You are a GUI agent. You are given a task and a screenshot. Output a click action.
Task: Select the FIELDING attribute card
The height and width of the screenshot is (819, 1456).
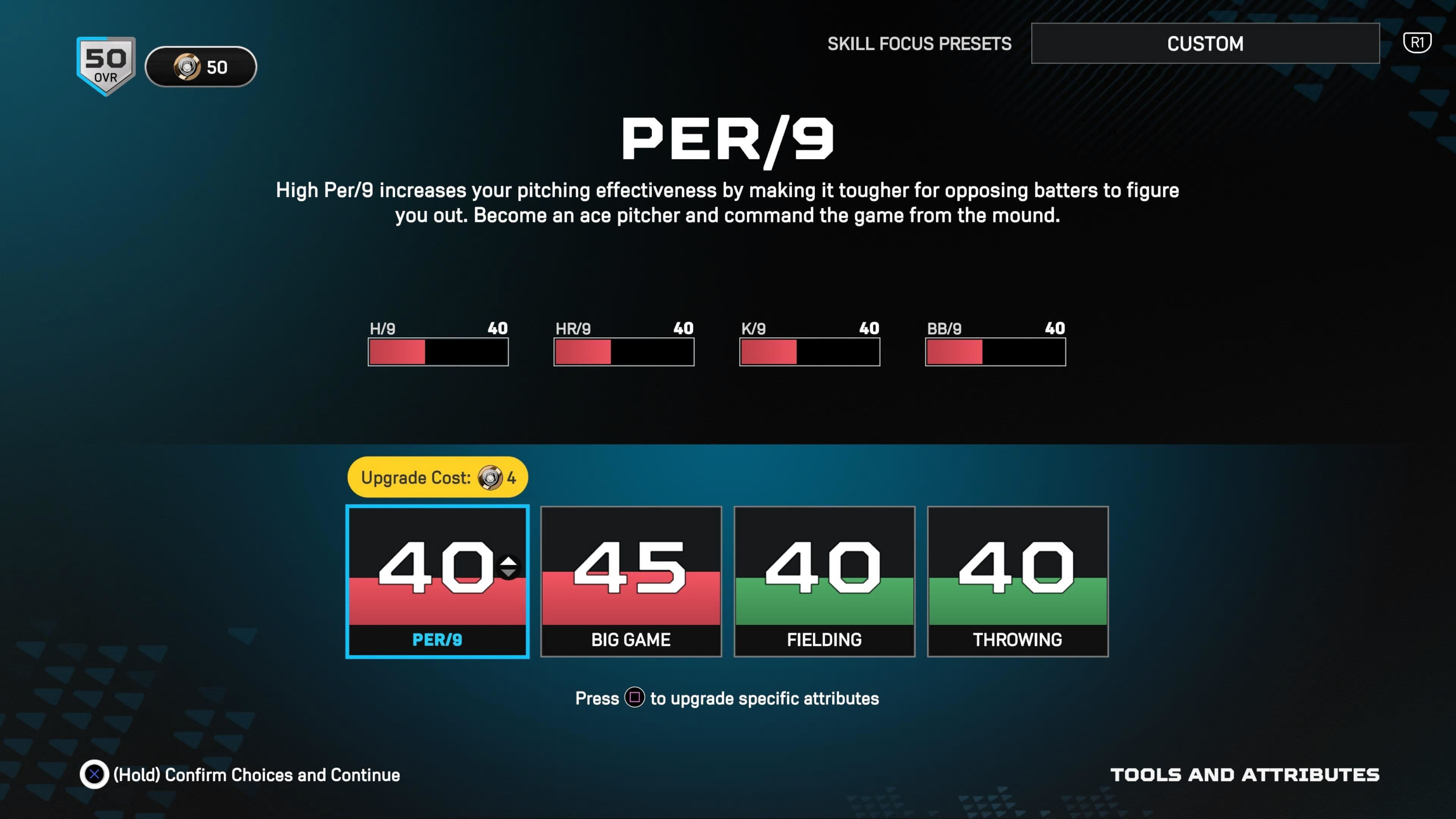coord(824,582)
